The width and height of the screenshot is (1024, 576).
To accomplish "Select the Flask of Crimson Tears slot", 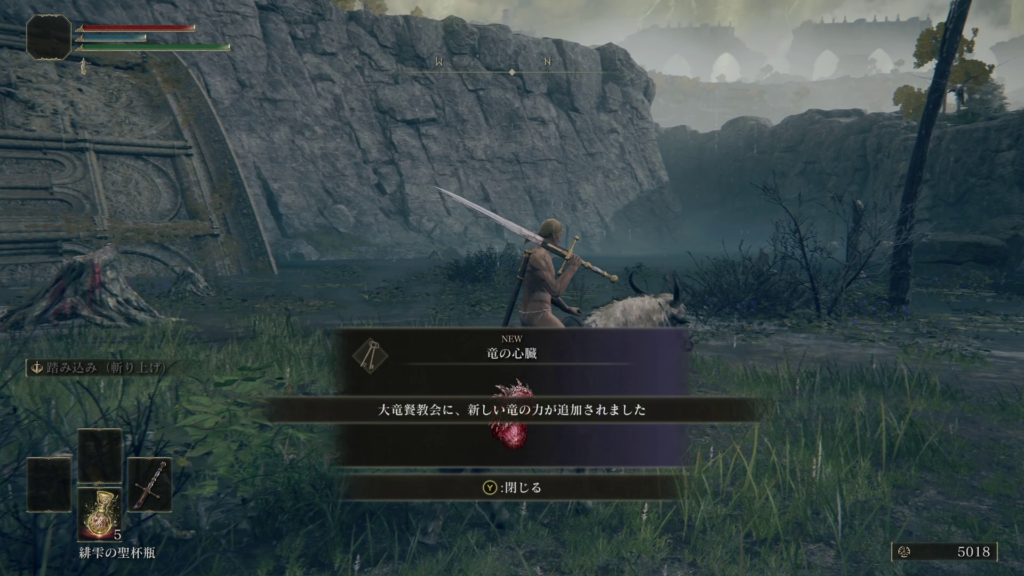I will pos(100,514).
